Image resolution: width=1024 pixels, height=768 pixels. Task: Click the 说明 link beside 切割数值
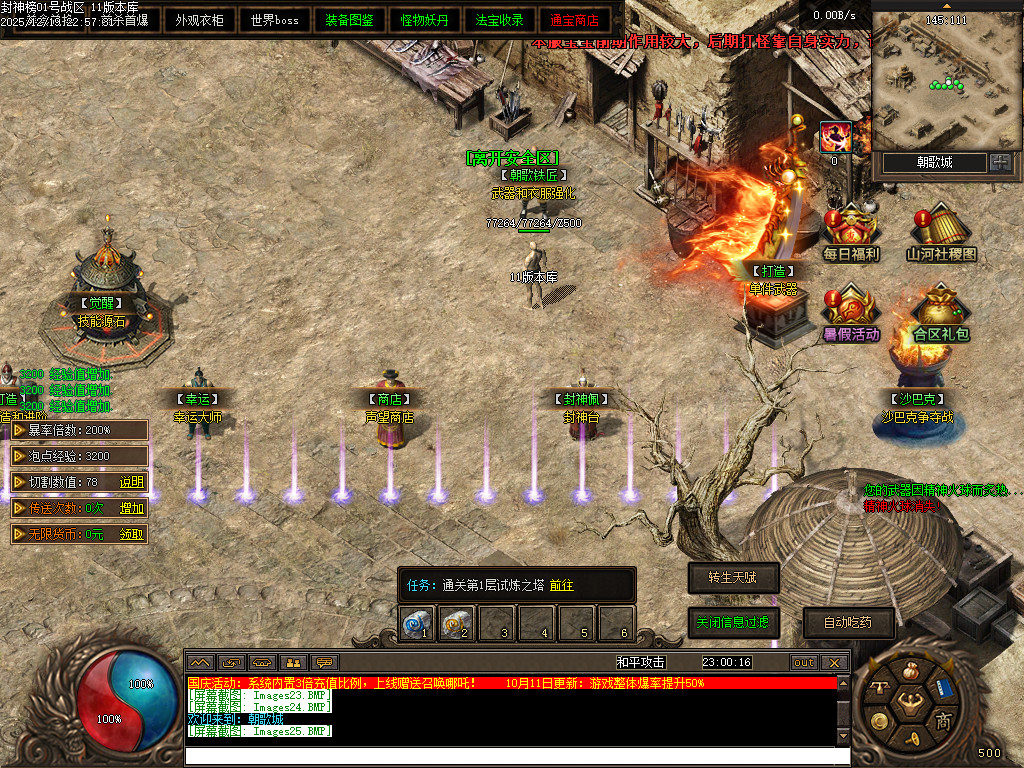click(x=132, y=482)
